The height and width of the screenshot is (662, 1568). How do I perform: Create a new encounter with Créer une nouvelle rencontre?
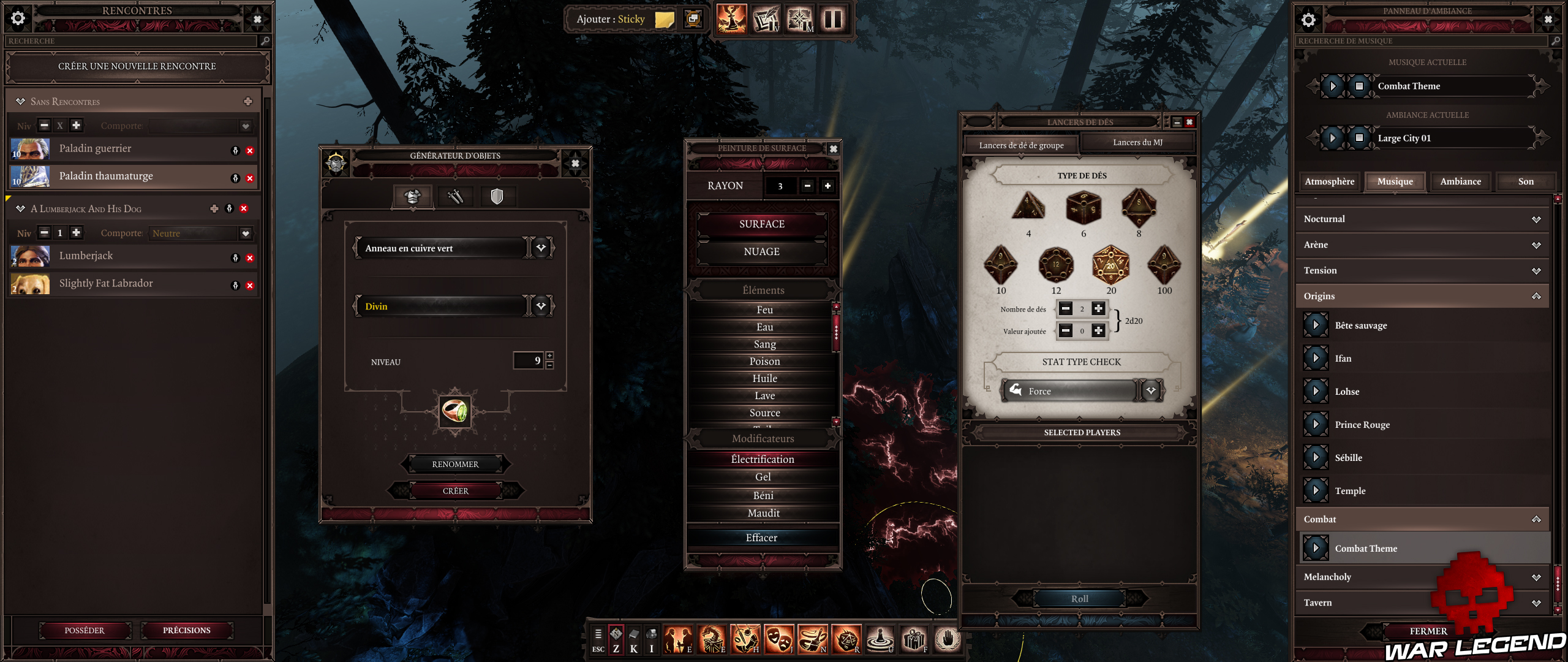(x=137, y=66)
